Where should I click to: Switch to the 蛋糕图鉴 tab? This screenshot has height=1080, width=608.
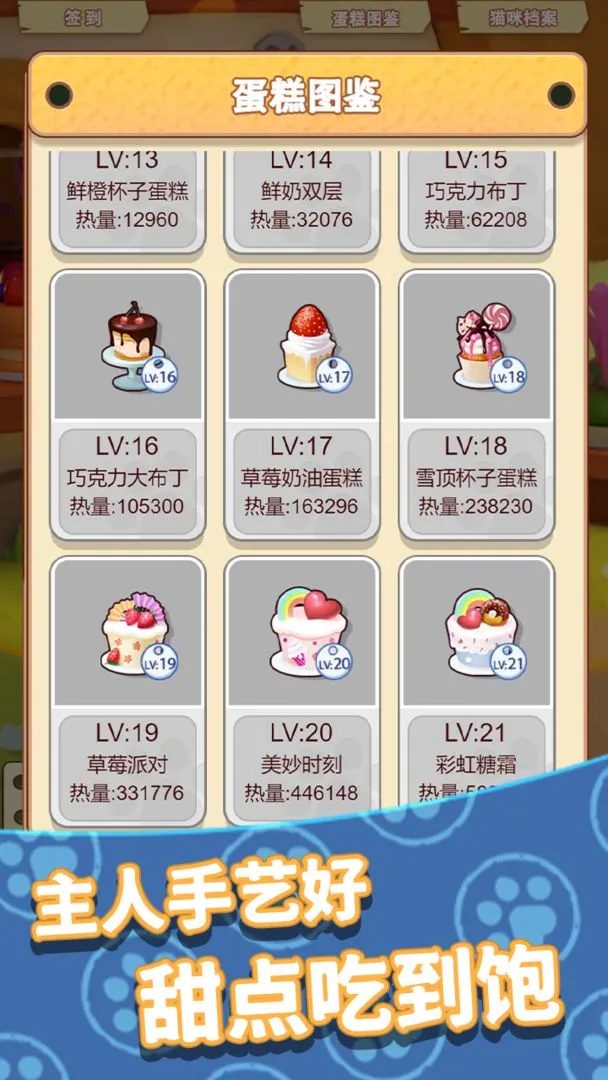point(366,18)
